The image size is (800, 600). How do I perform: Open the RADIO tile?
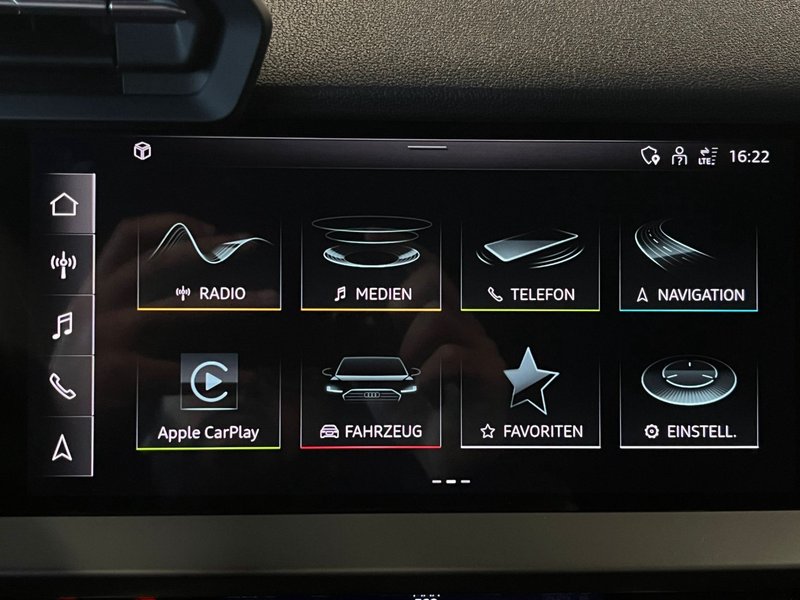tap(209, 263)
